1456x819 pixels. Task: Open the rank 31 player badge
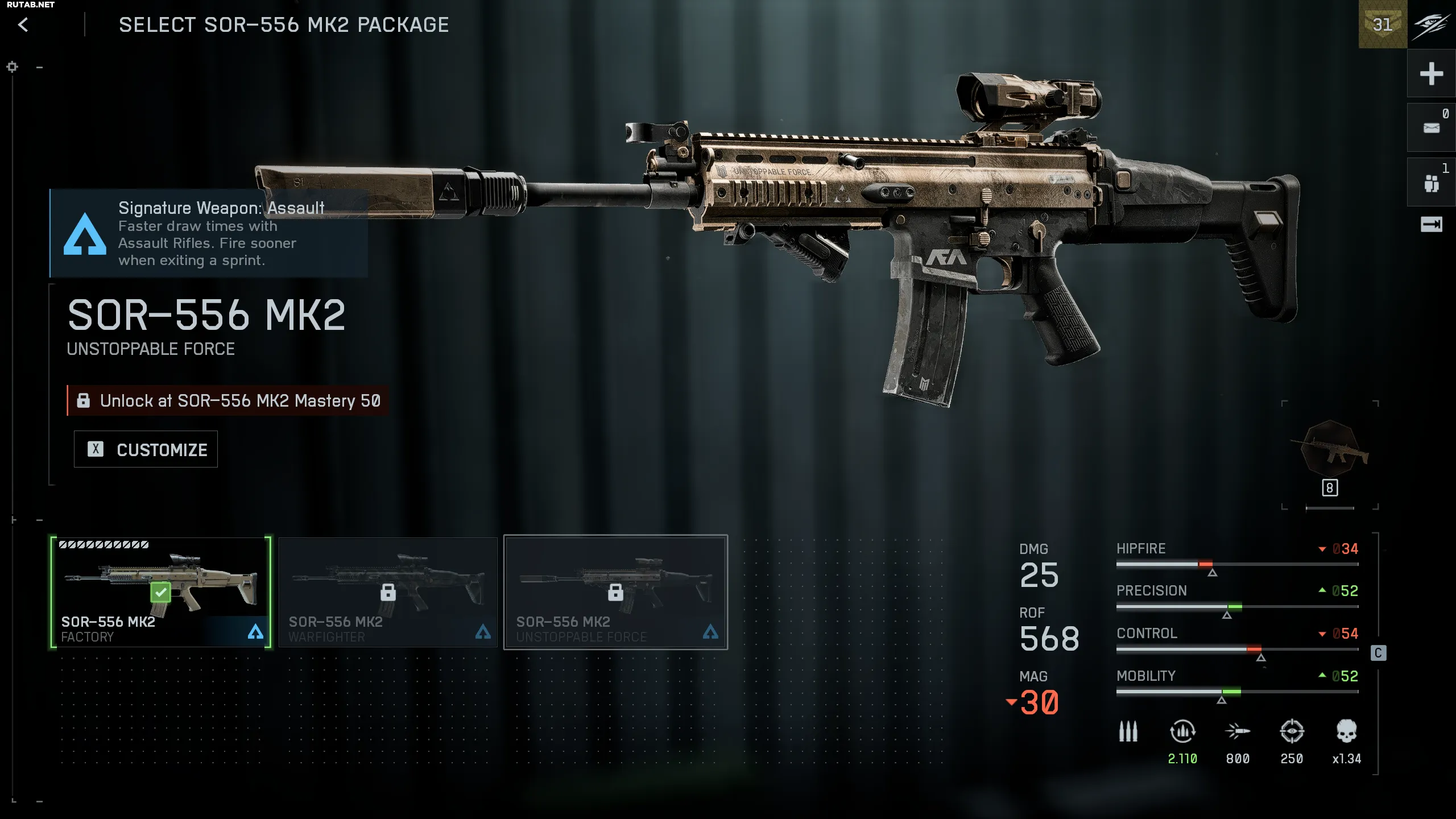[1383, 24]
